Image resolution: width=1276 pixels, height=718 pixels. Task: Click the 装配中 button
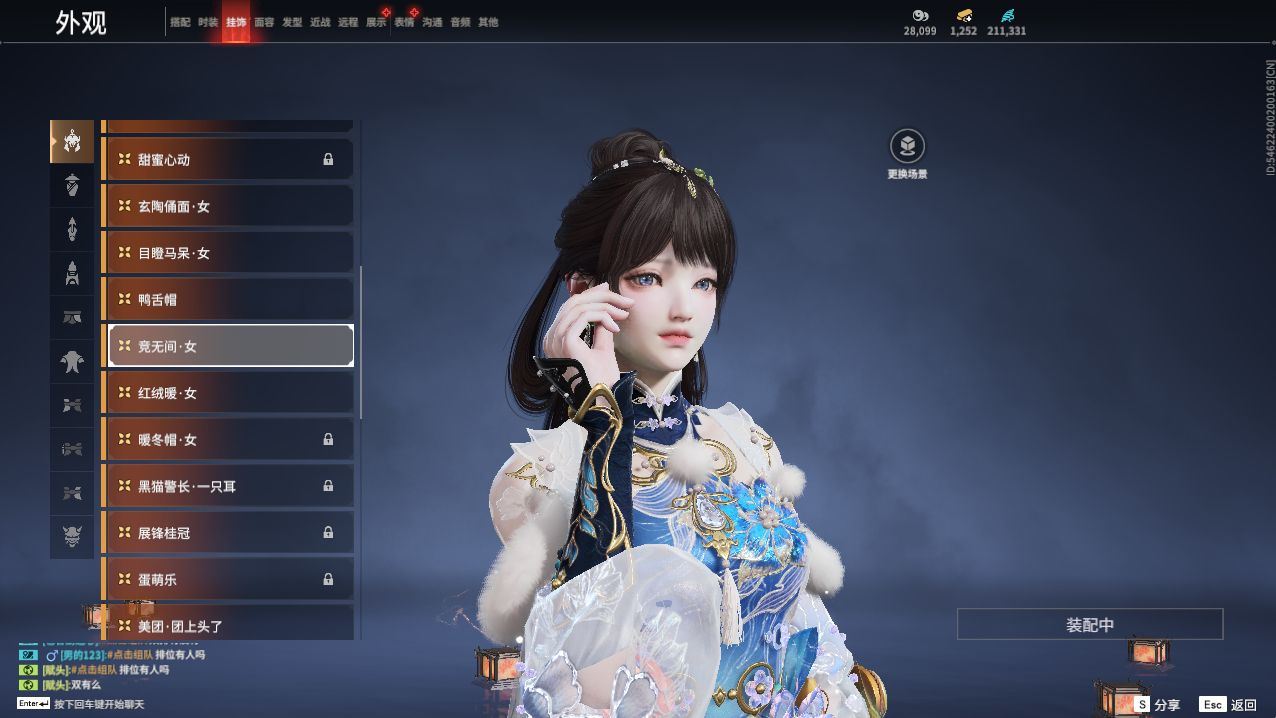(1089, 625)
